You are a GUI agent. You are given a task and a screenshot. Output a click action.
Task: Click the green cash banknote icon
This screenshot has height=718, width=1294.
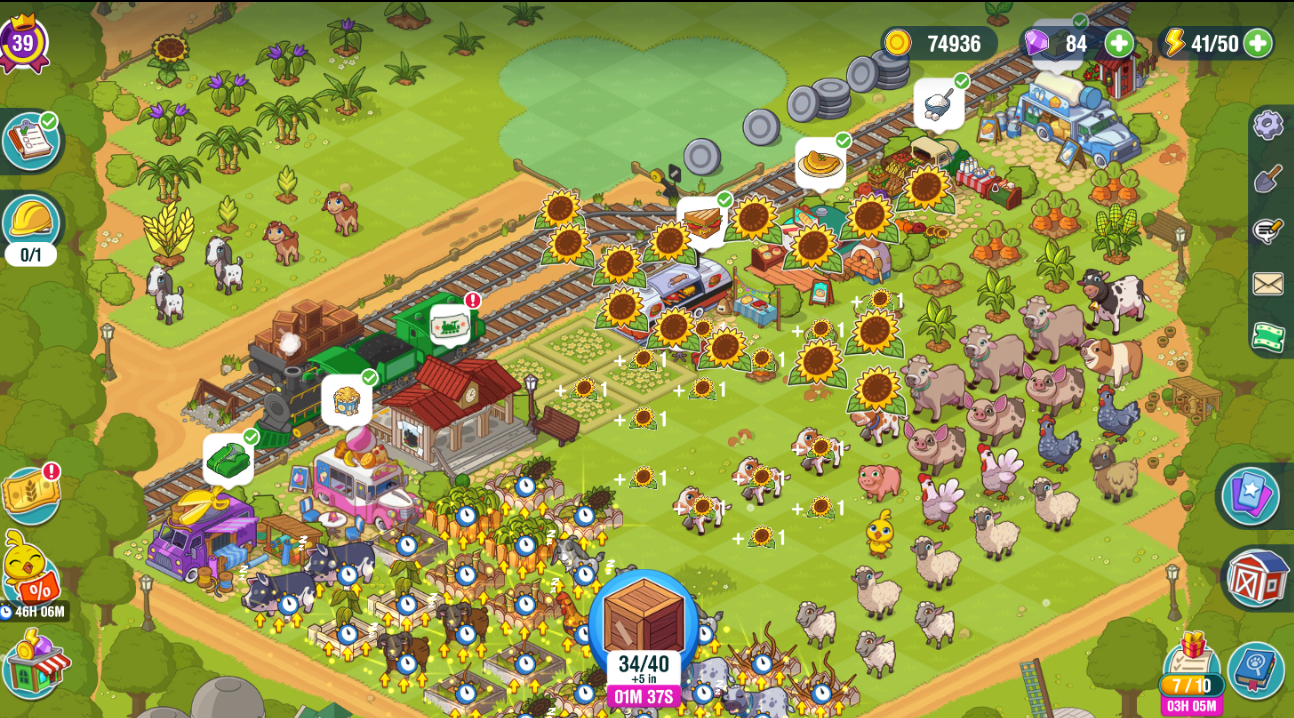point(1268,336)
